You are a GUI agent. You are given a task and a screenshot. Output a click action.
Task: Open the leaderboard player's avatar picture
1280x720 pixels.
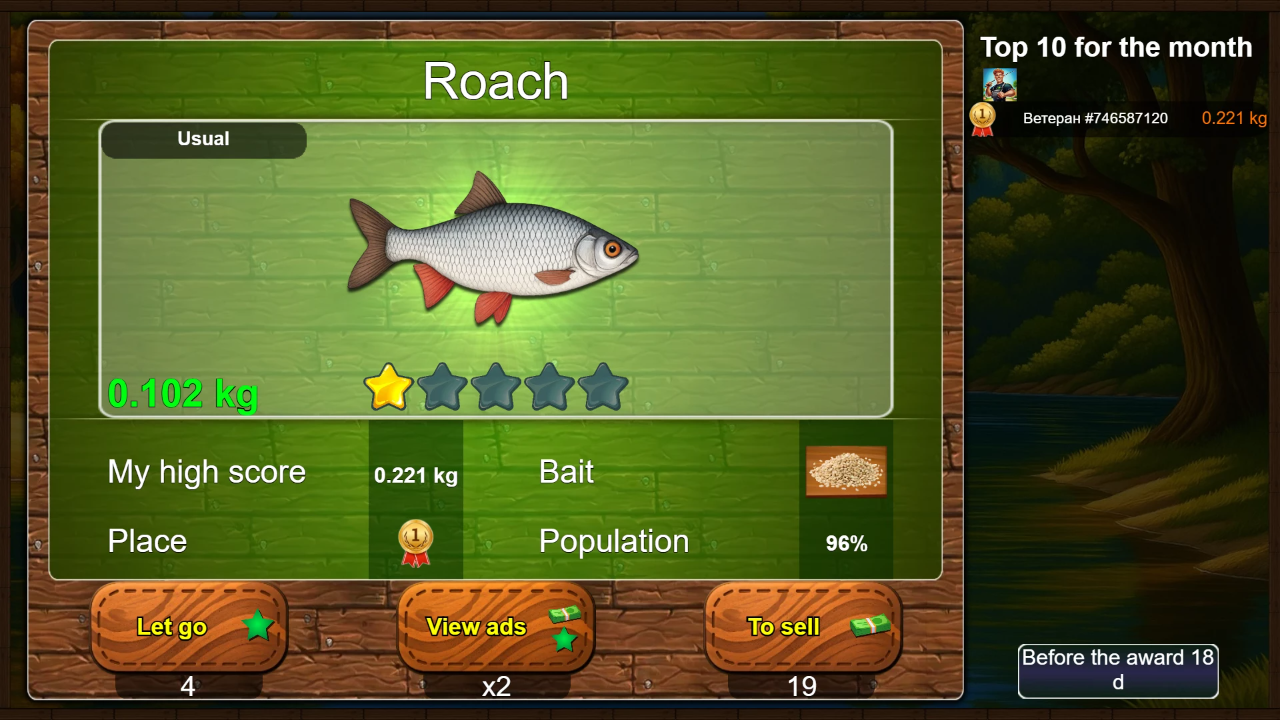tap(1000, 83)
